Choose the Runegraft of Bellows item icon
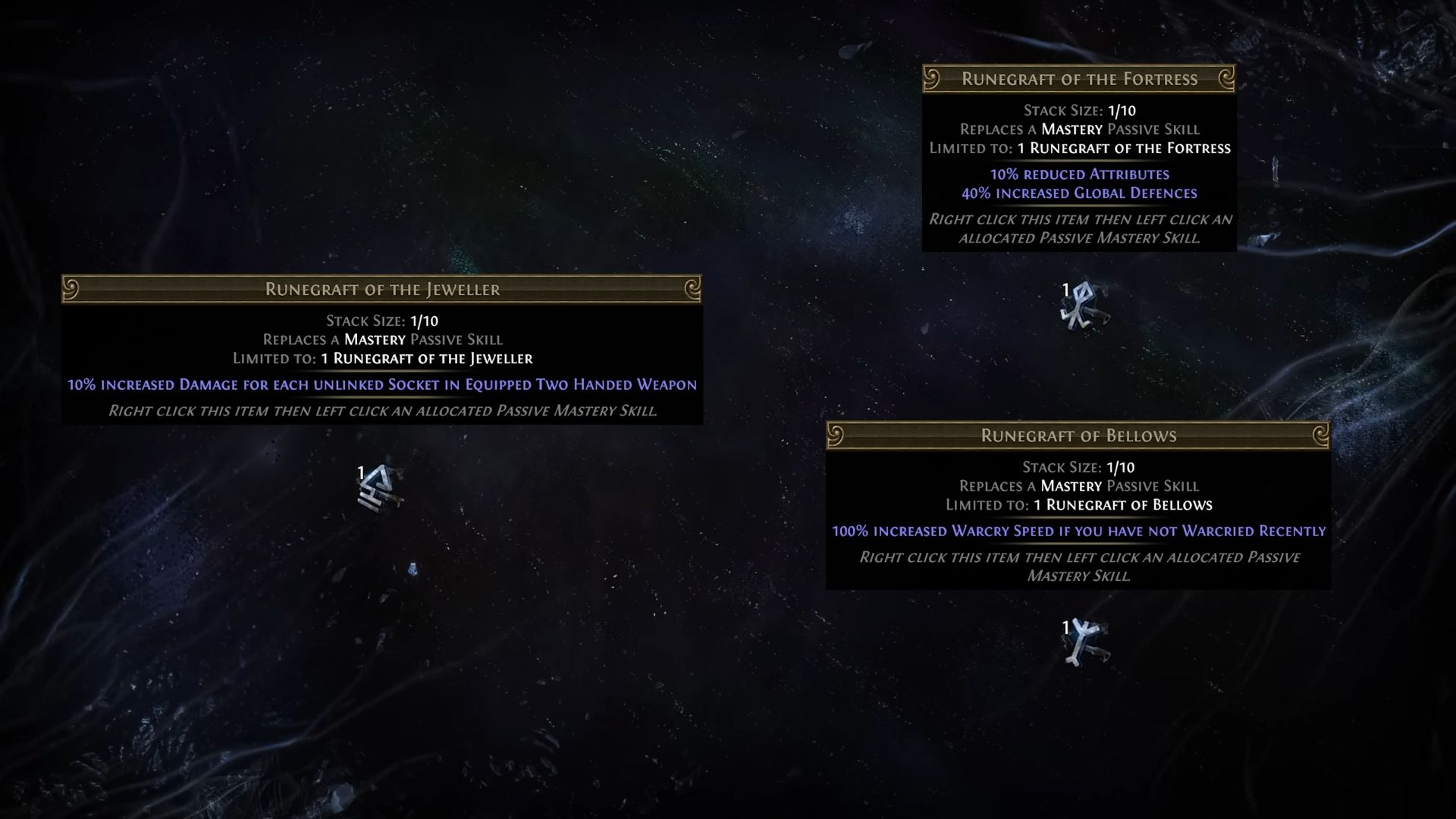The width and height of the screenshot is (1456, 819). click(1084, 642)
